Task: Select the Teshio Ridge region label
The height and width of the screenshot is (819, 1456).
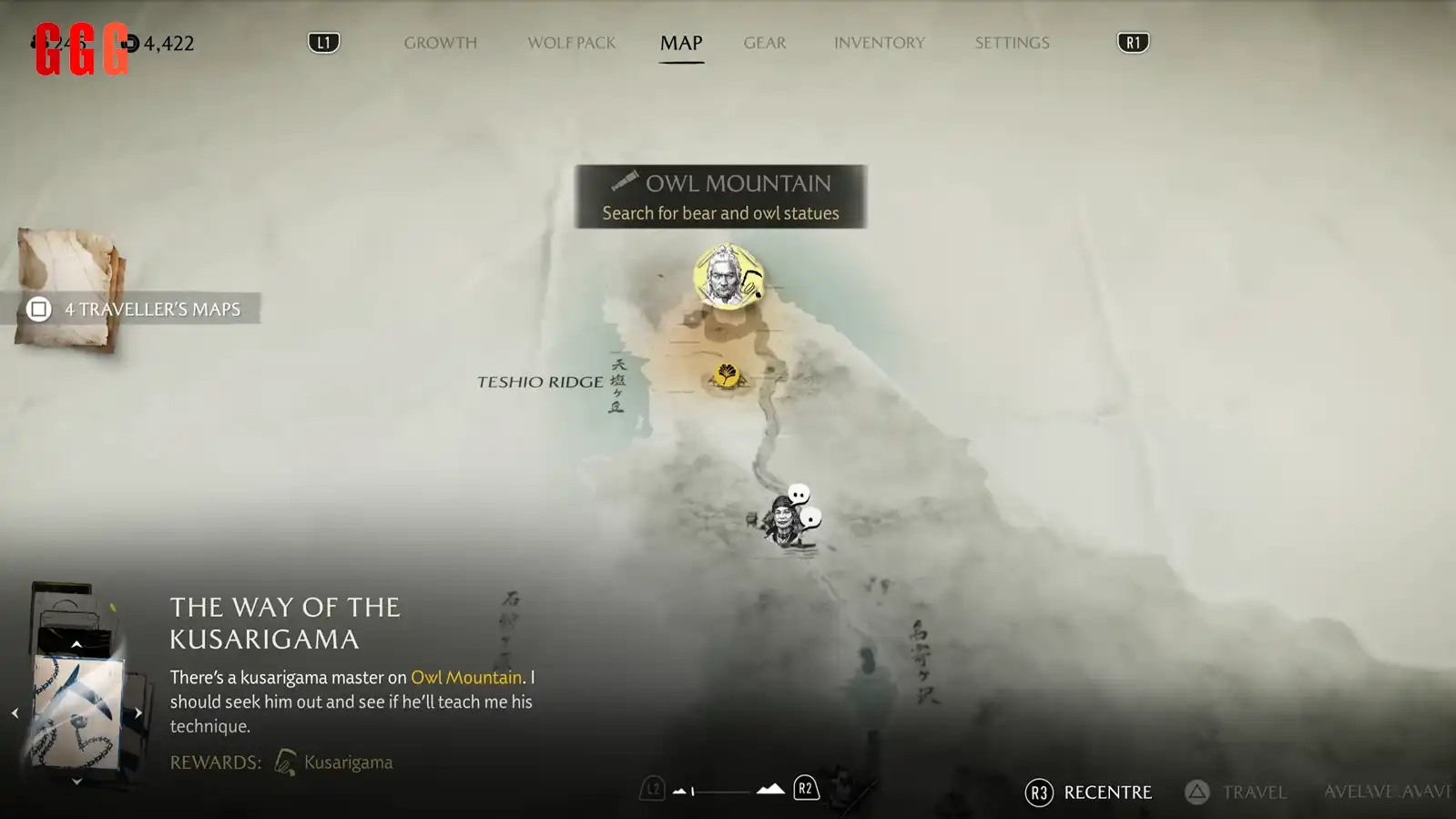Action: click(540, 382)
